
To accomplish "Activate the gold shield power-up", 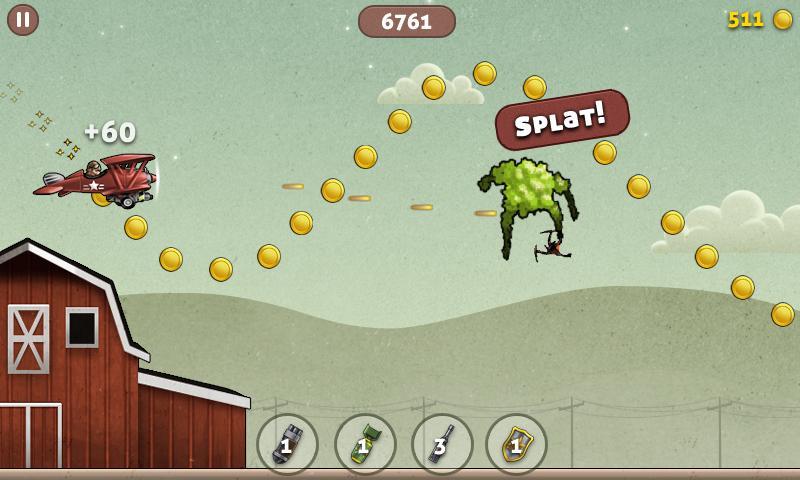I will (x=516, y=444).
